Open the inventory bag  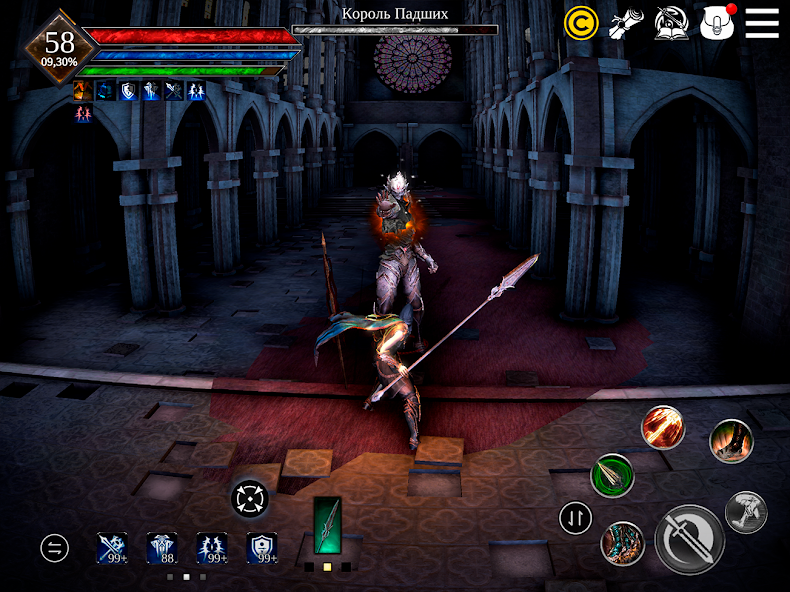click(718, 23)
